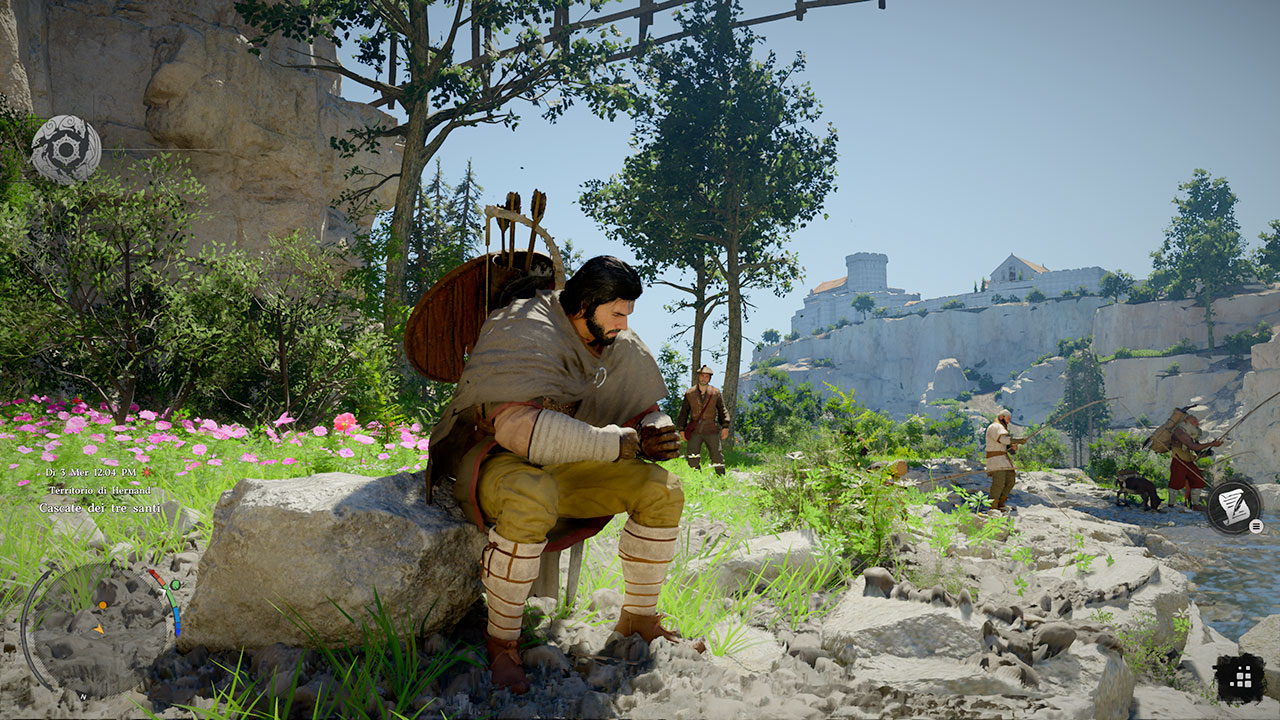Open the quest scroll journal icon
This screenshot has height=720, width=1280.
pyautogui.click(x=1233, y=506)
